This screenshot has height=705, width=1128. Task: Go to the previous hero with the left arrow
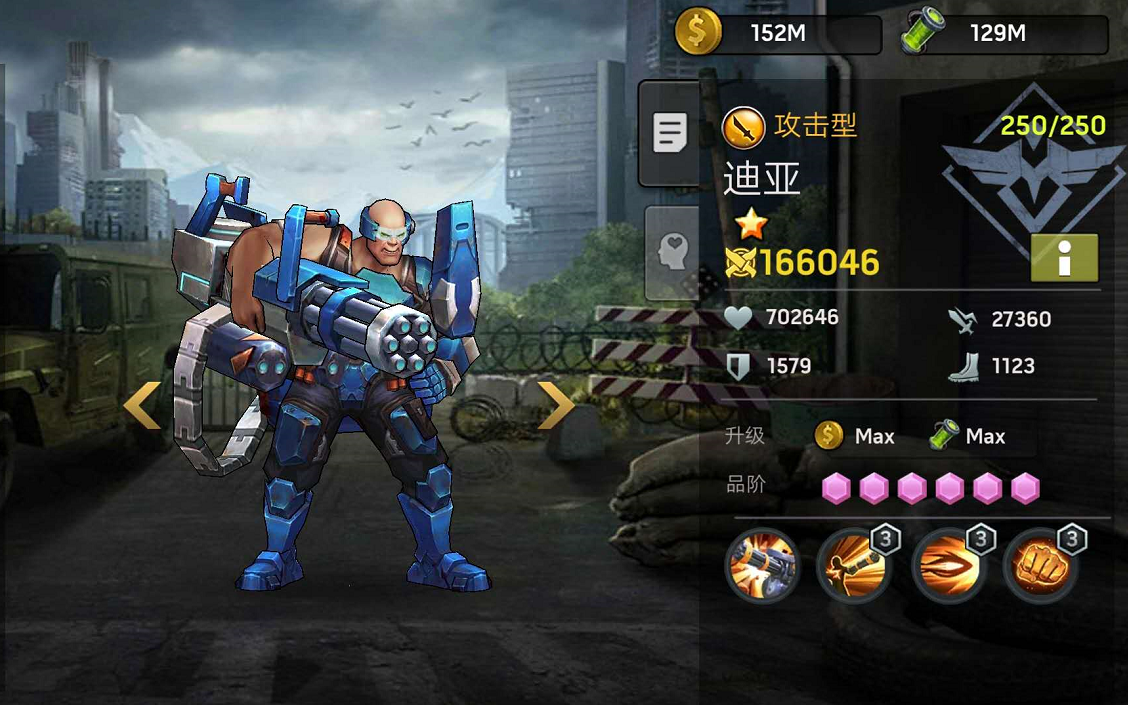point(141,406)
